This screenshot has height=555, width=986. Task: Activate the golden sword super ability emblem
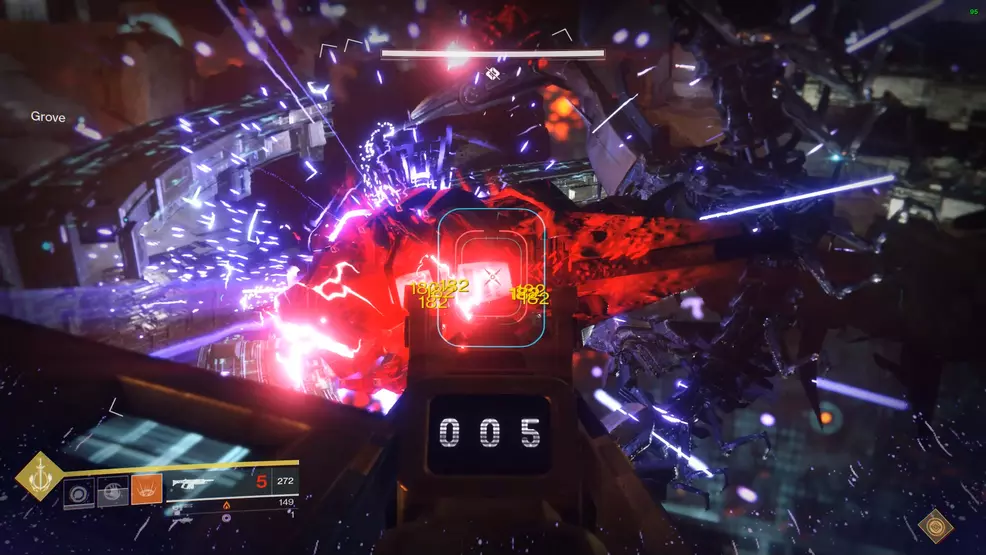[x=39, y=476]
